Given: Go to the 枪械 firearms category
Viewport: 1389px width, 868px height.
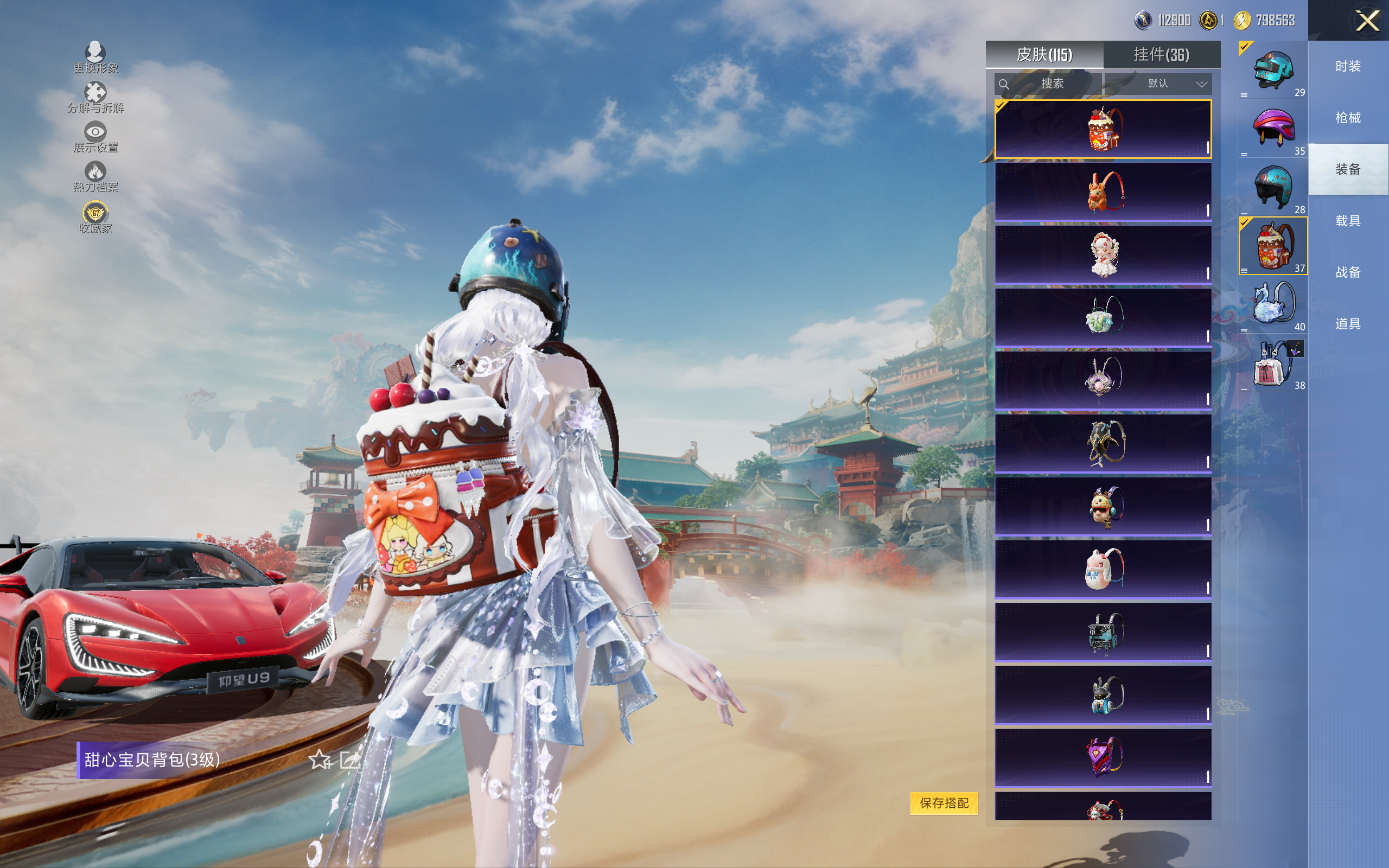Looking at the screenshot, I should click(1348, 118).
